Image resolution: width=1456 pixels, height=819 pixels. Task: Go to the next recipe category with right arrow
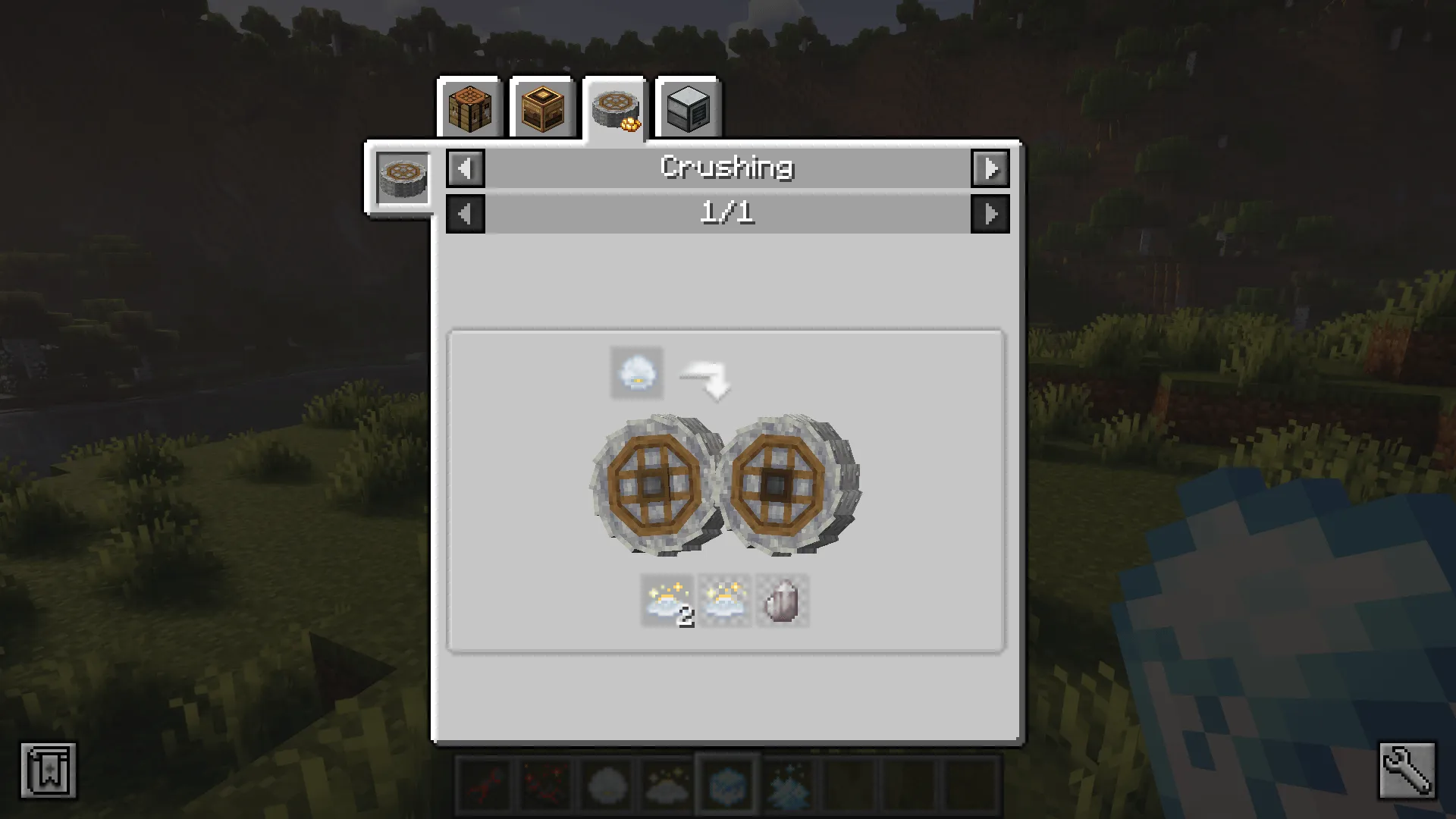click(x=991, y=168)
